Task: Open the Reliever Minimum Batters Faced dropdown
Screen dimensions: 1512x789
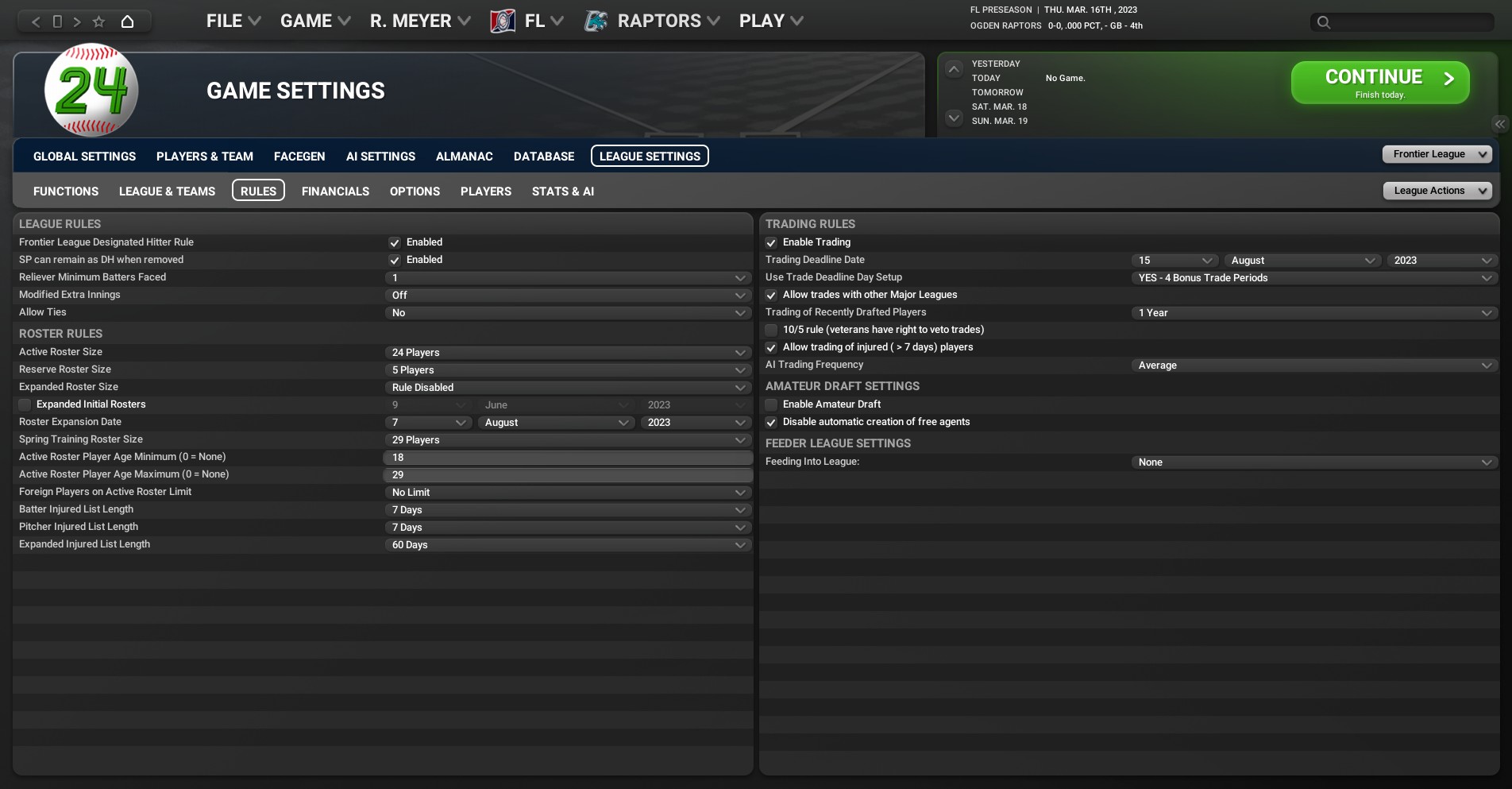Action: point(567,278)
